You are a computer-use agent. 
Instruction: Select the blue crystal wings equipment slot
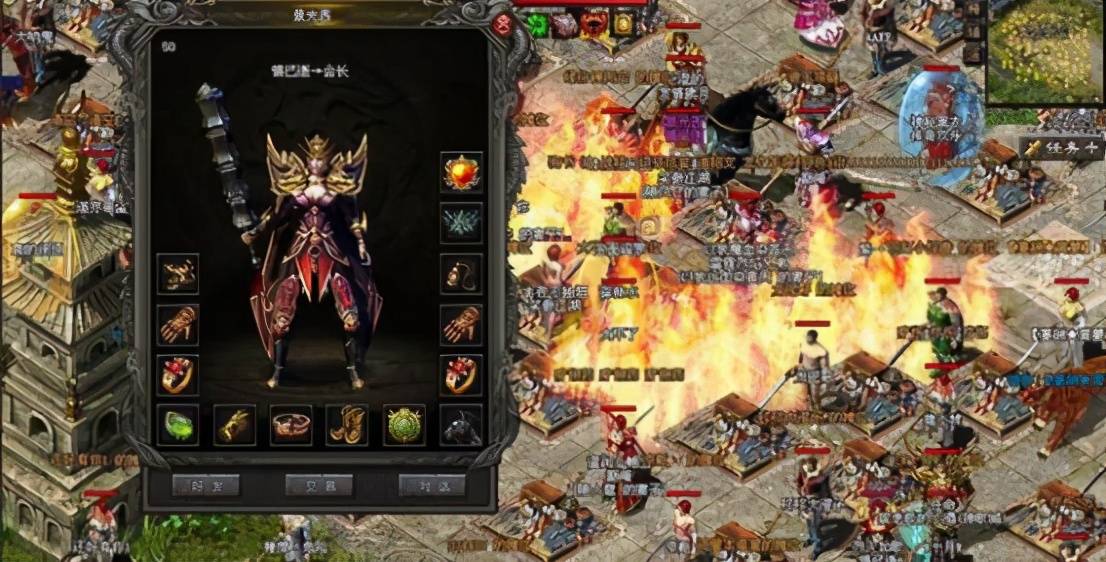[x=461, y=223]
